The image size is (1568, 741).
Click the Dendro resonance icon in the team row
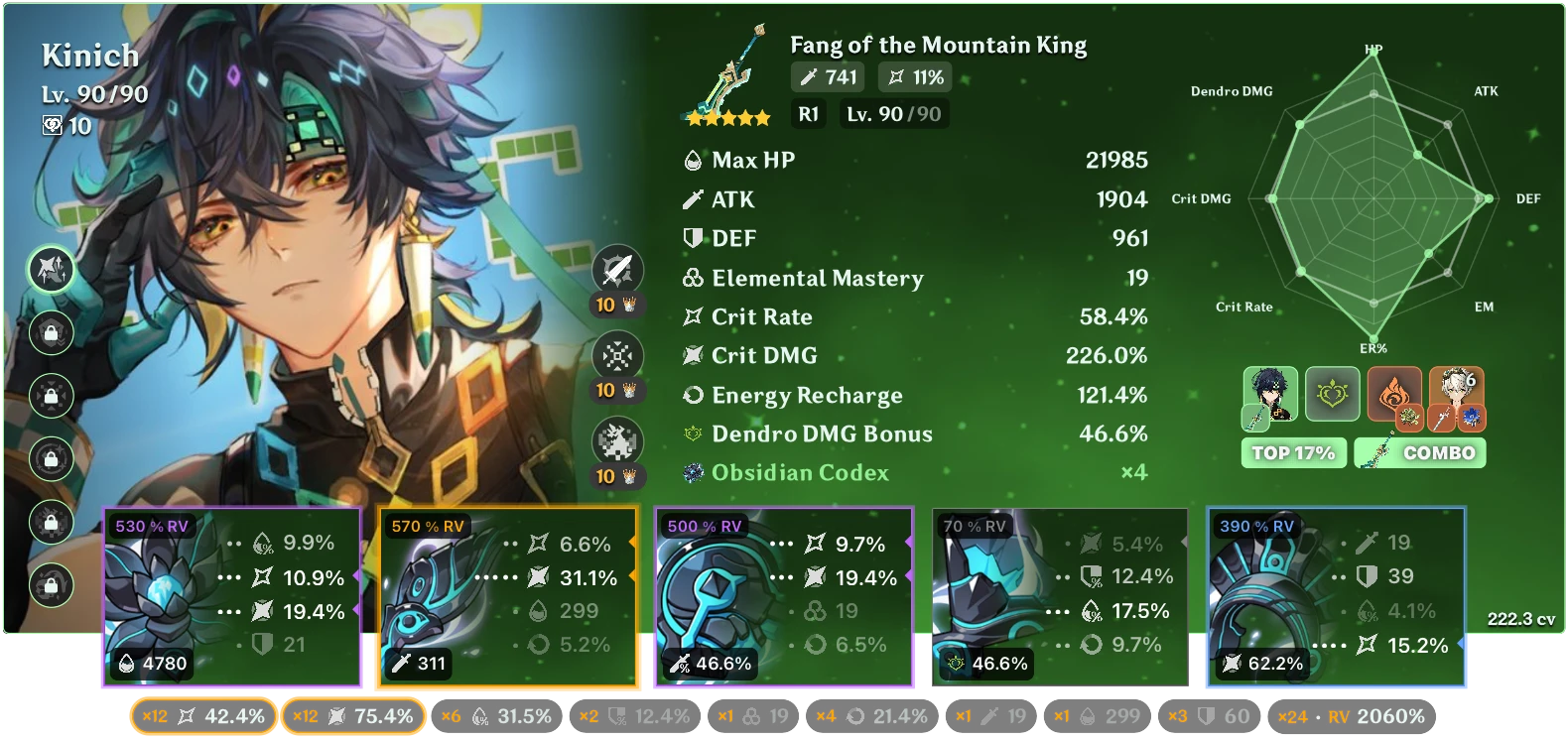(1333, 395)
